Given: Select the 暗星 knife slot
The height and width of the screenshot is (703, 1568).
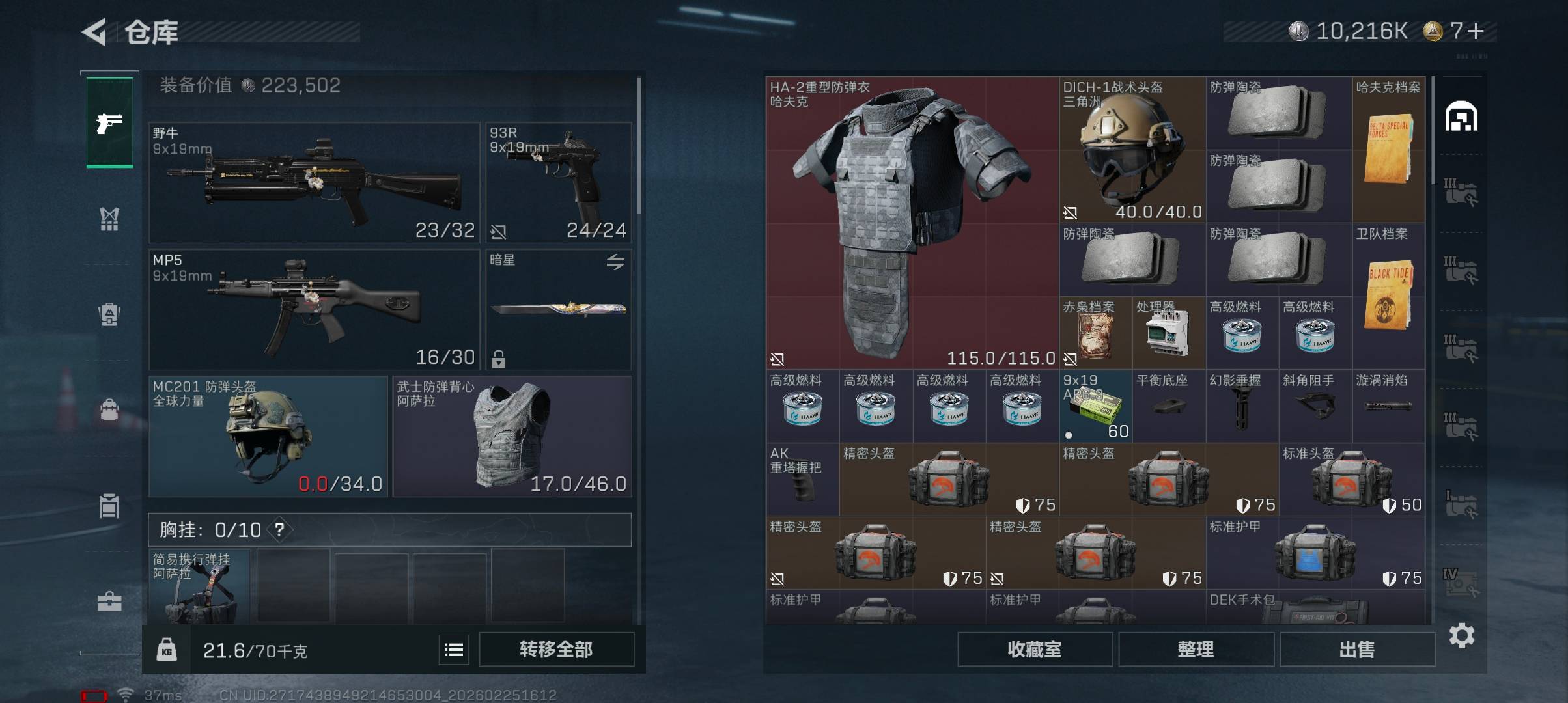Looking at the screenshot, I should click(559, 309).
